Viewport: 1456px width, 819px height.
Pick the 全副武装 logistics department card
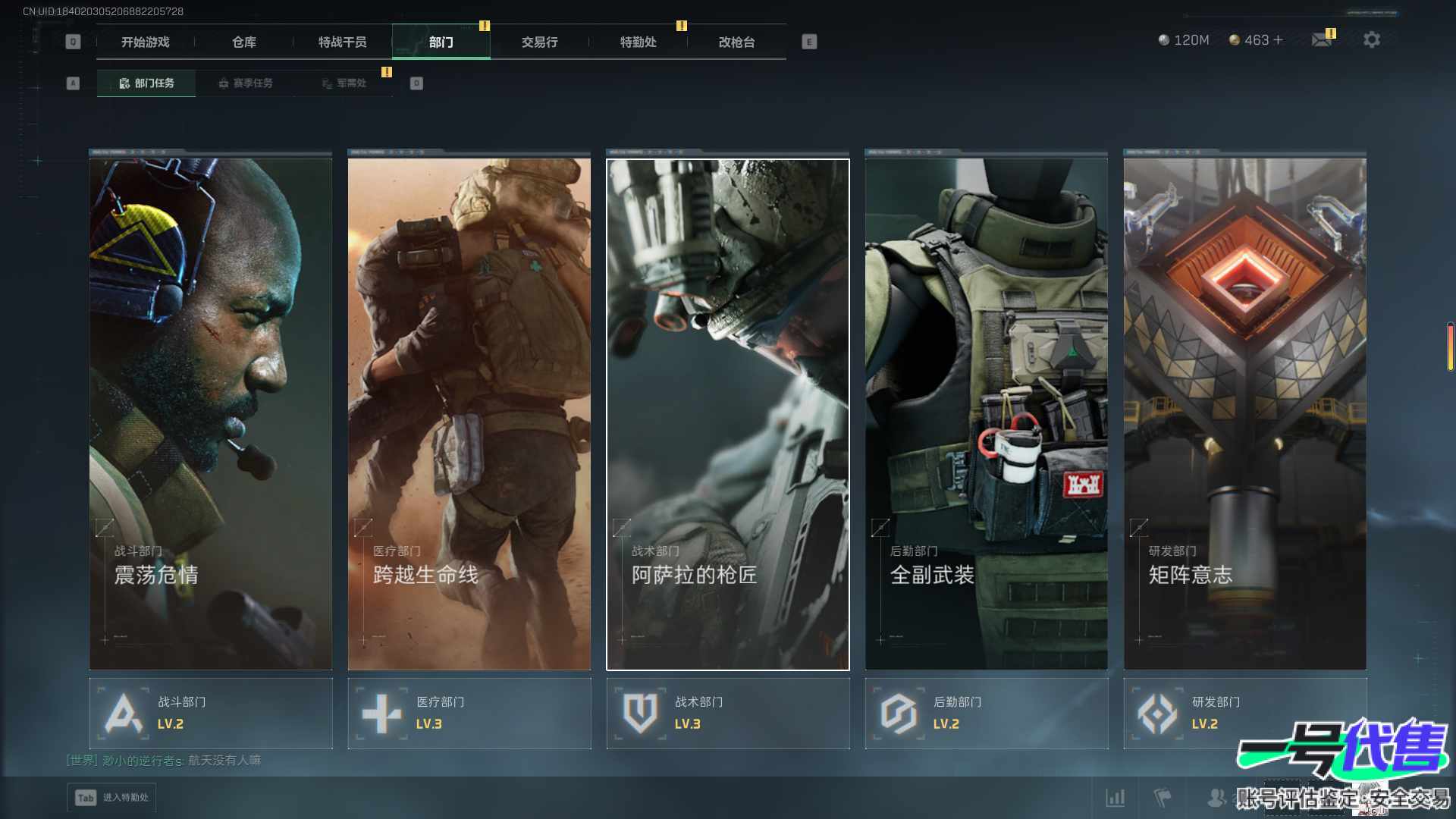click(986, 413)
